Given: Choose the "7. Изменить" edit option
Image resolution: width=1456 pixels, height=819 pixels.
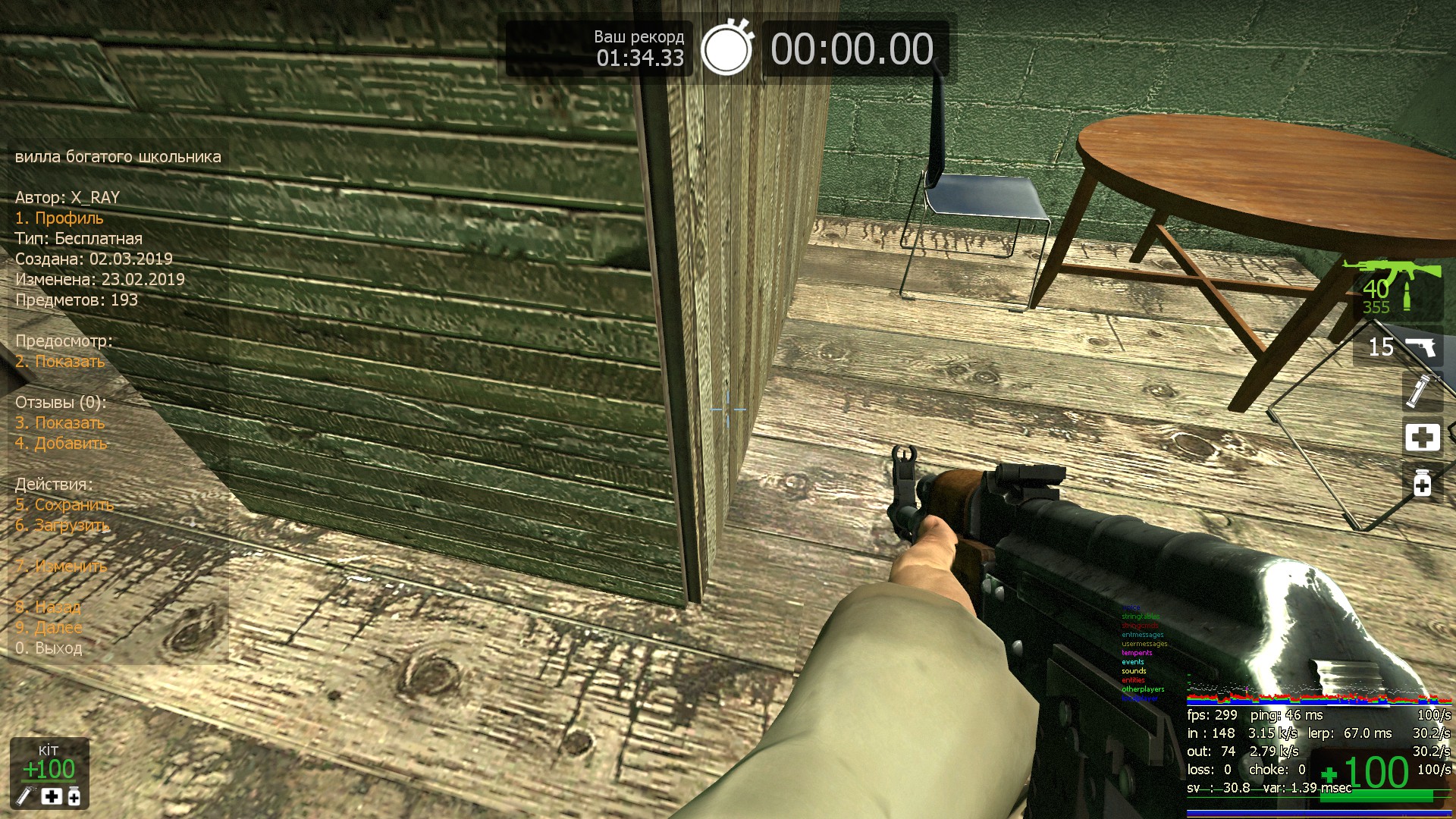Looking at the screenshot, I should pos(61,566).
